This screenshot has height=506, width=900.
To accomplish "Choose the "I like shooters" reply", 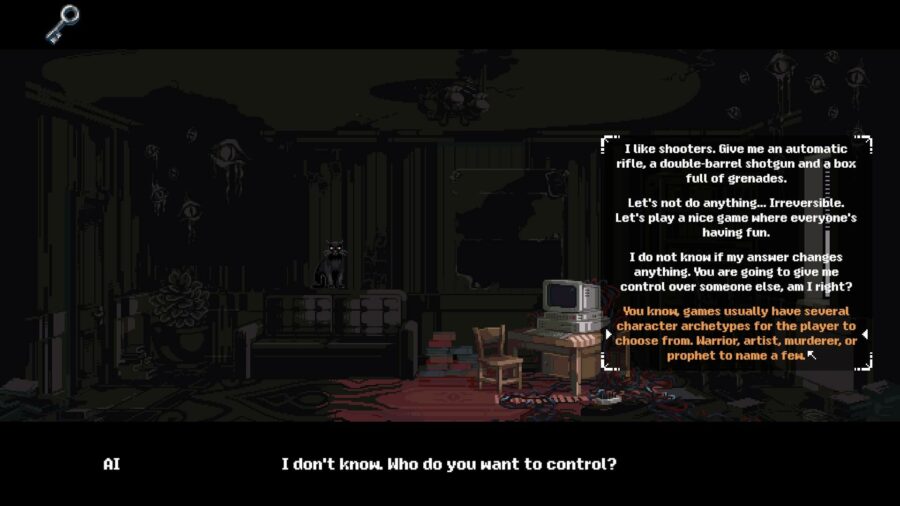I will 735,164.
